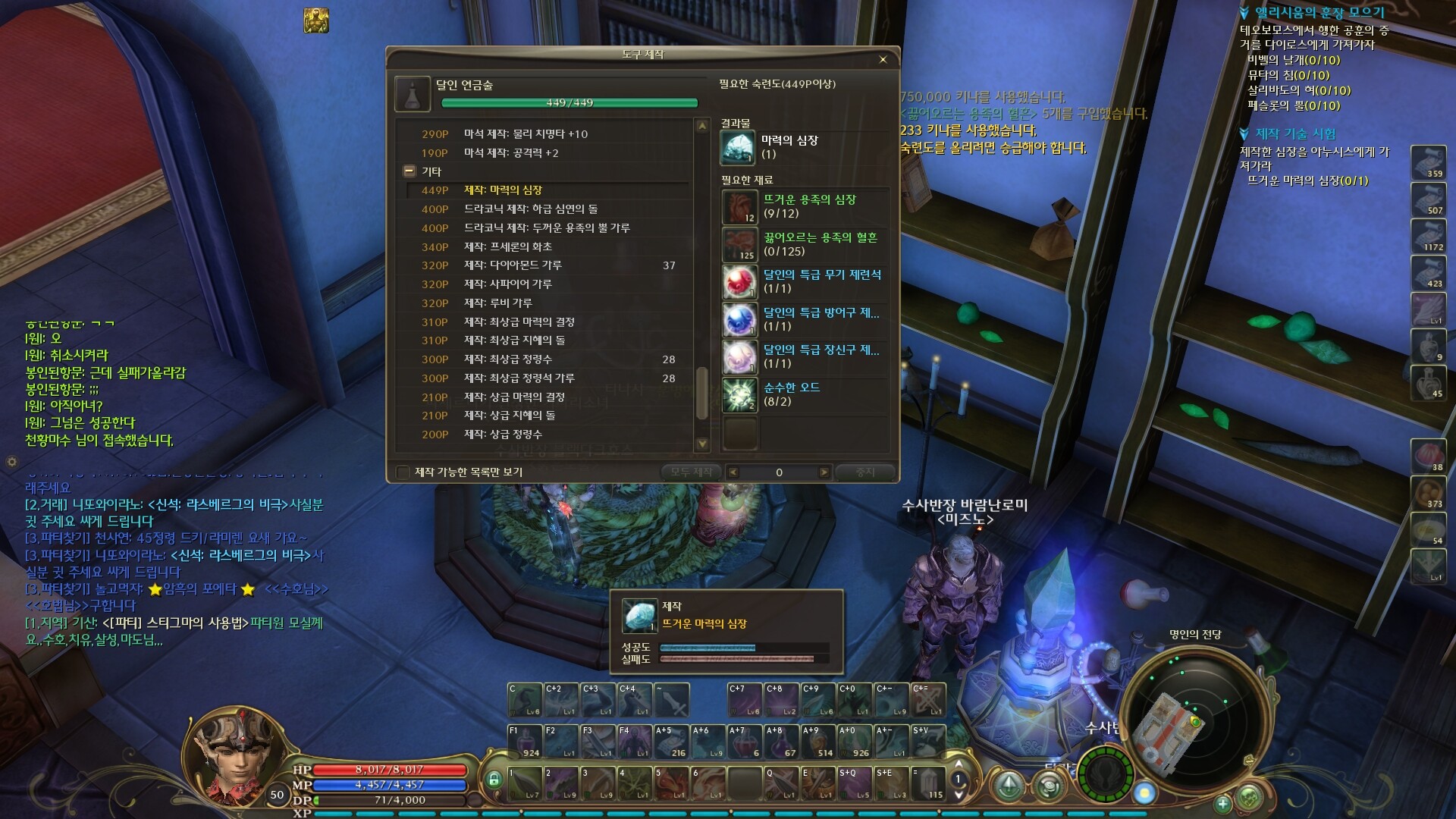This screenshot has width=1456, height=819.
Task: Close the 도구 제작 crafting window
Action: 883,59
